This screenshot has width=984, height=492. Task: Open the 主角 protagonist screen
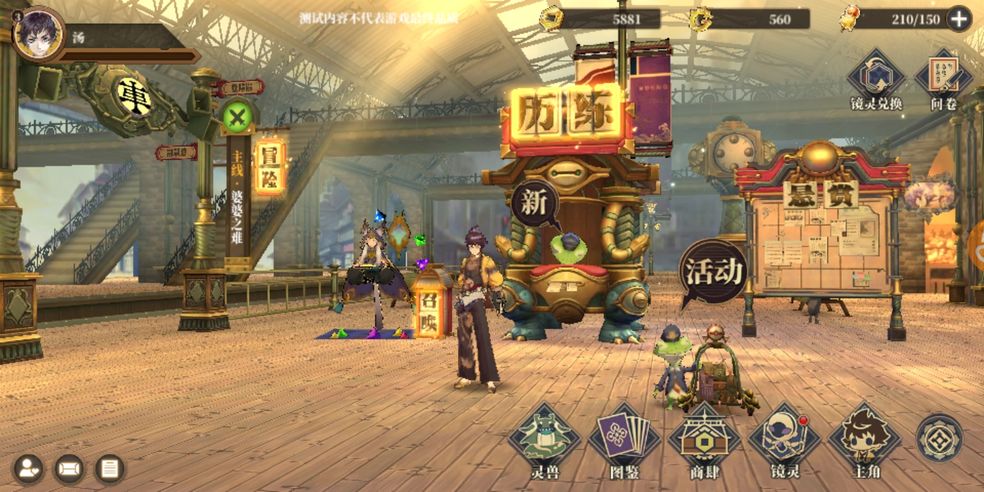pyautogui.click(x=864, y=438)
